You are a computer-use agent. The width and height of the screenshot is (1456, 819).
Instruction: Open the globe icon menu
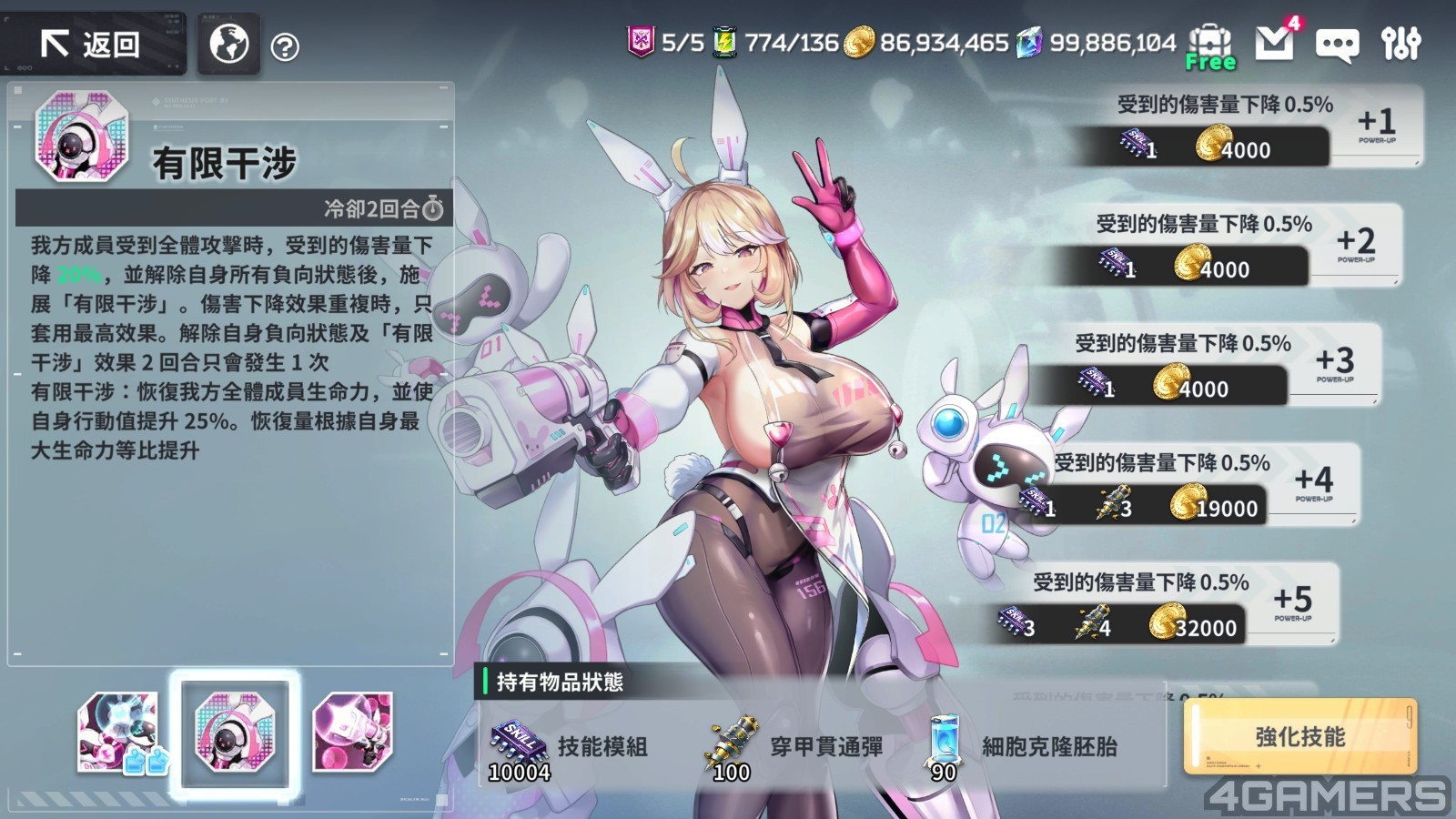[229, 44]
